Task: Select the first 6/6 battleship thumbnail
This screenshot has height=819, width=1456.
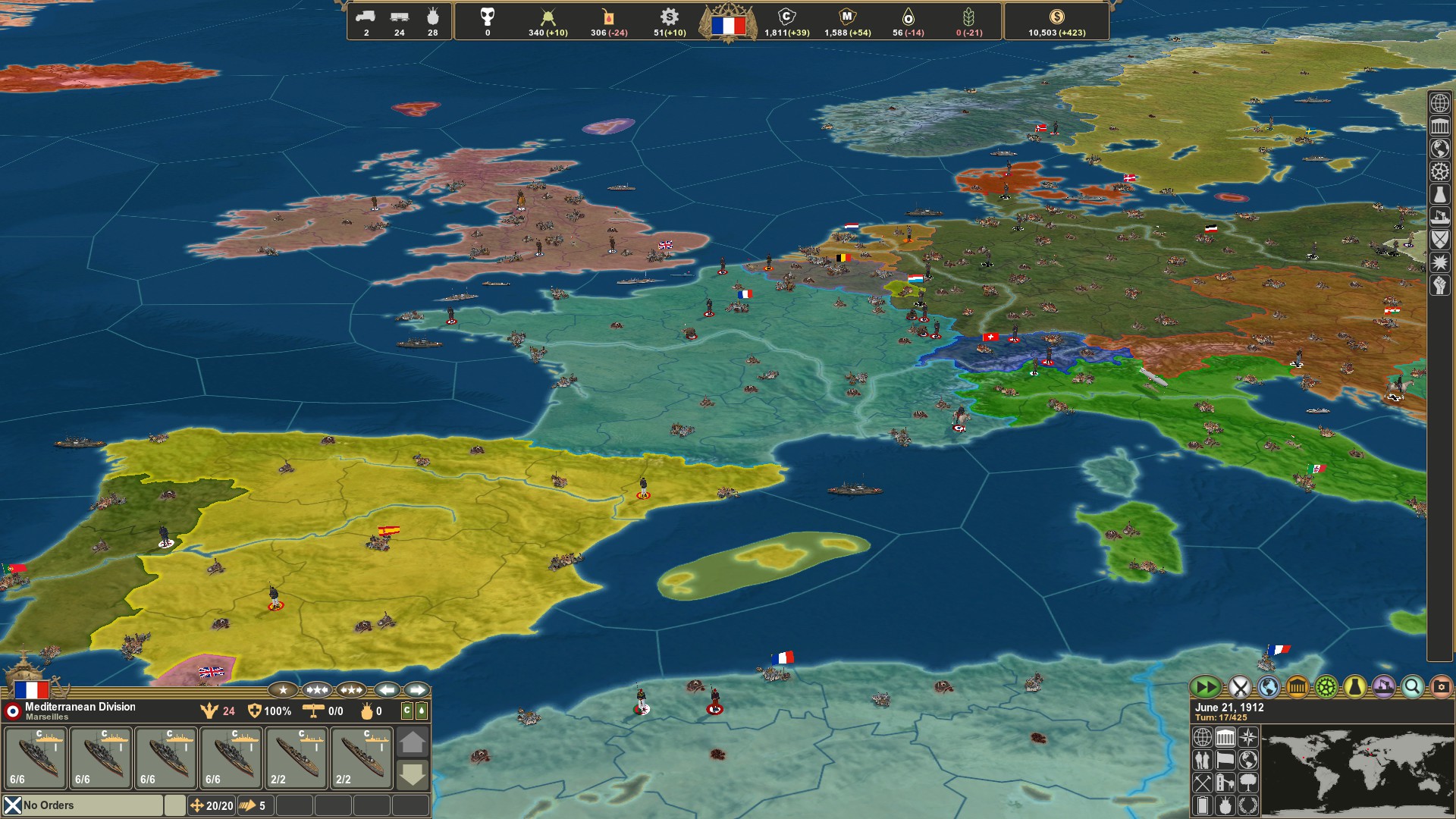Action: 34,757
